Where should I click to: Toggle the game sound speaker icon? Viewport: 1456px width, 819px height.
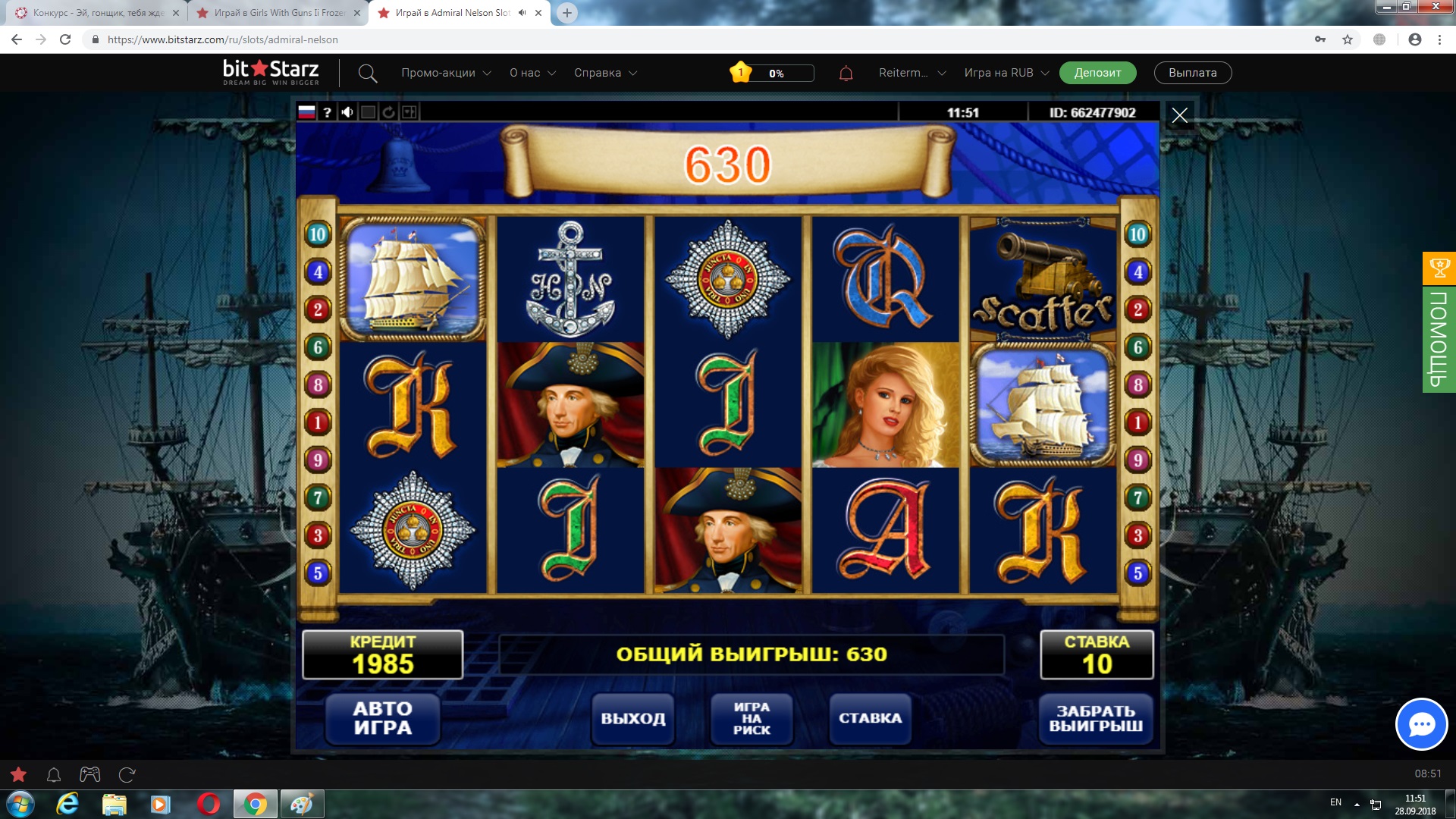347,112
